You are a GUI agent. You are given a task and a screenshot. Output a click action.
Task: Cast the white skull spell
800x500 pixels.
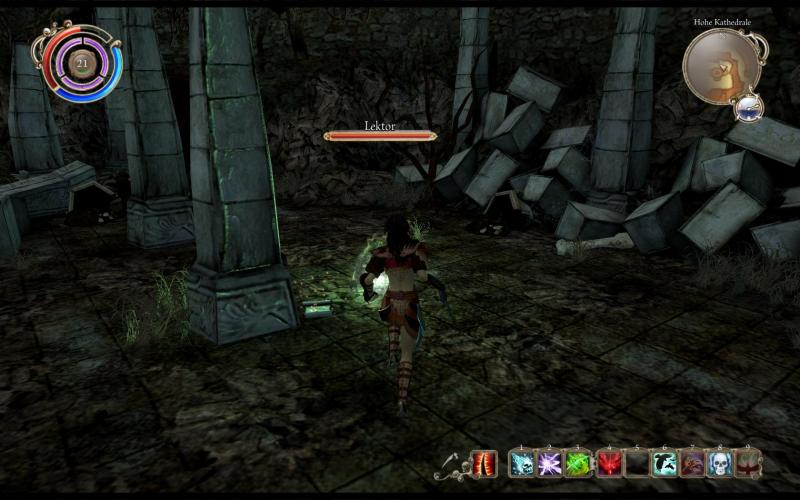(719, 463)
